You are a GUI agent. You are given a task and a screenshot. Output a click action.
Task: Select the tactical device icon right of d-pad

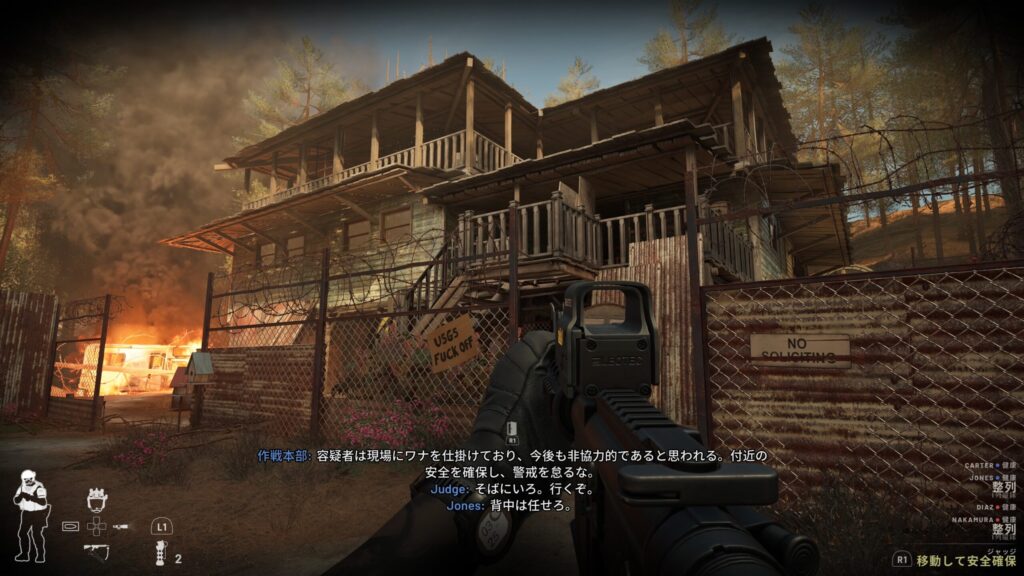pyautogui.click(x=122, y=525)
